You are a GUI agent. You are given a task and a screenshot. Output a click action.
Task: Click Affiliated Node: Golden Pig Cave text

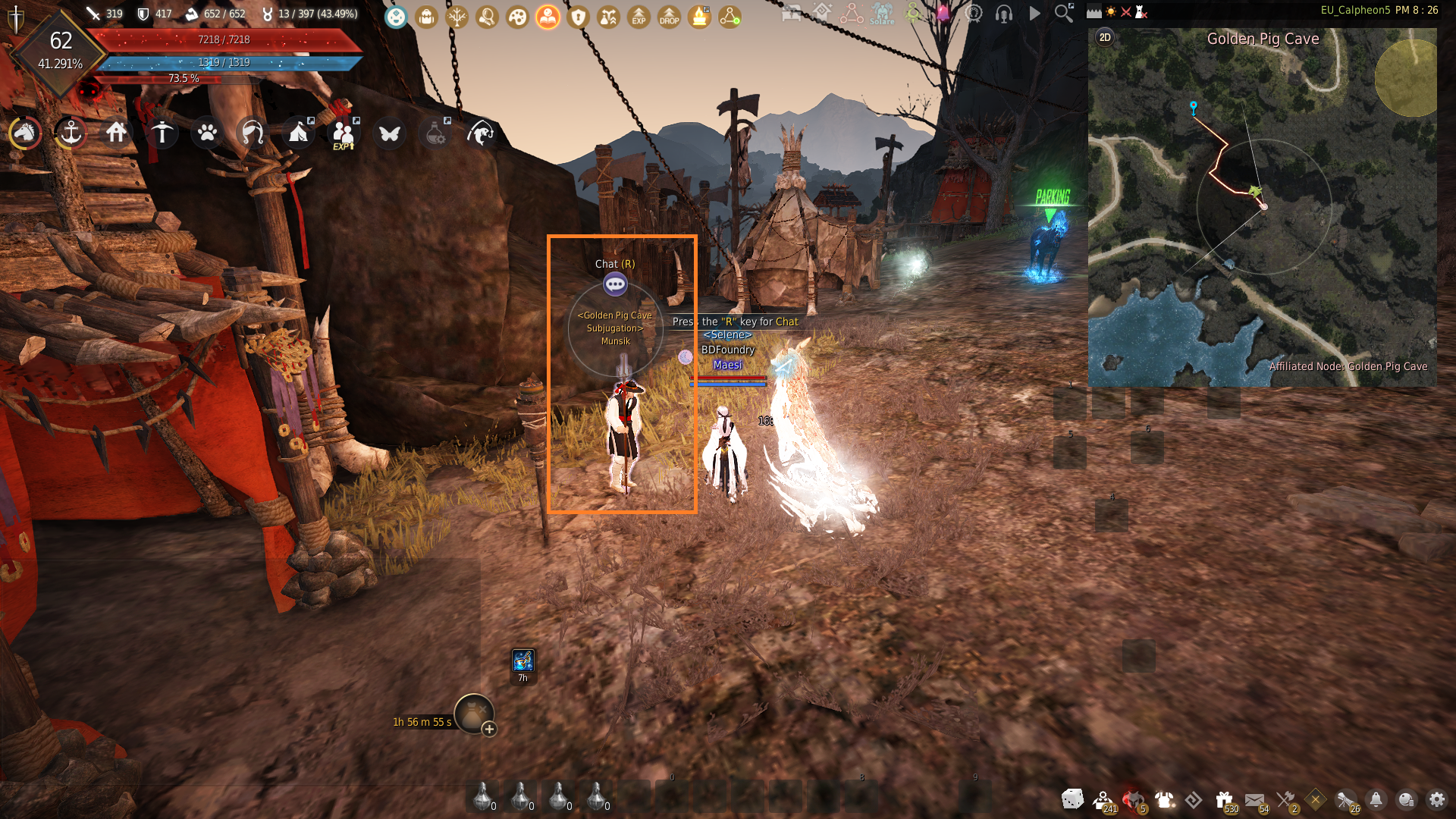tap(1348, 366)
